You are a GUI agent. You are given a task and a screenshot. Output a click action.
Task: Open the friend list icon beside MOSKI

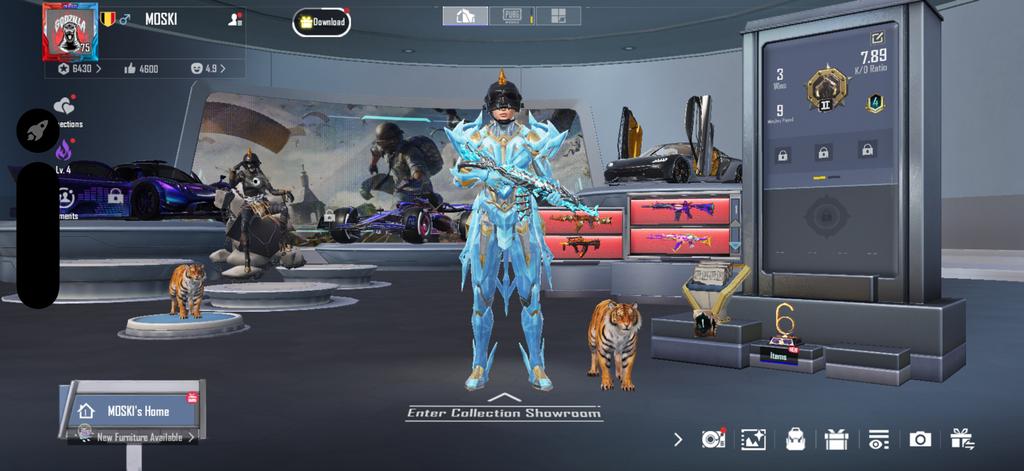pos(234,19)
